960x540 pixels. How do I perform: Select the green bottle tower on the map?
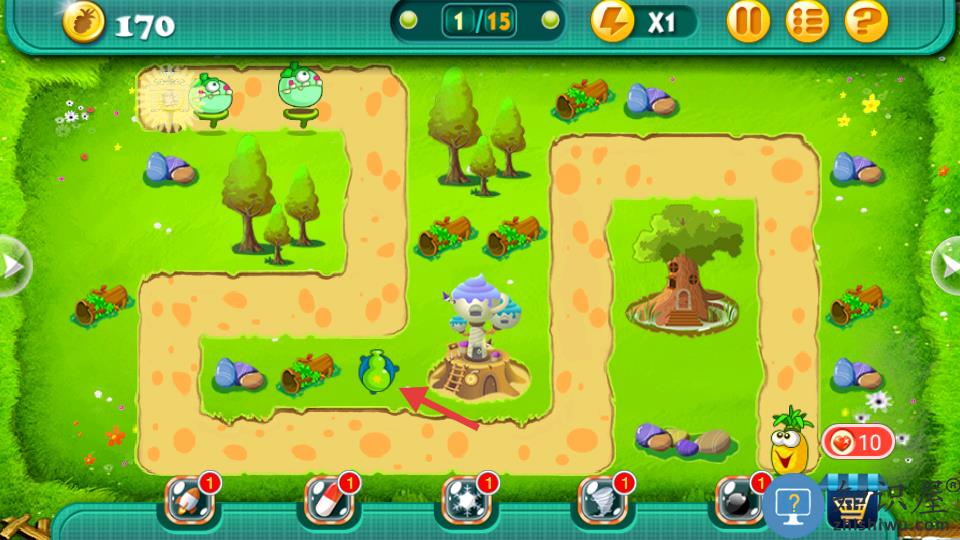376,373
